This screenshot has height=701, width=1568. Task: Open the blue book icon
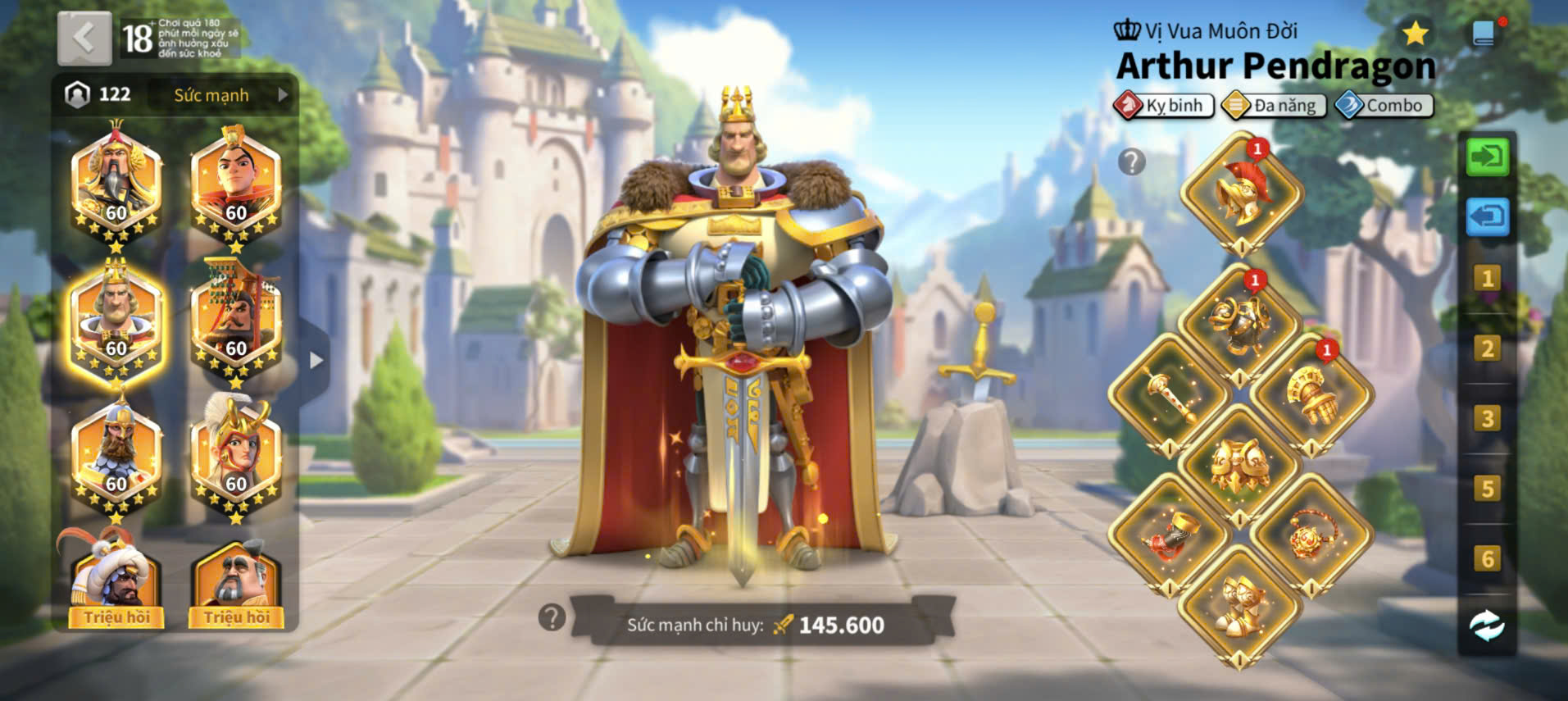[1484, 34]
